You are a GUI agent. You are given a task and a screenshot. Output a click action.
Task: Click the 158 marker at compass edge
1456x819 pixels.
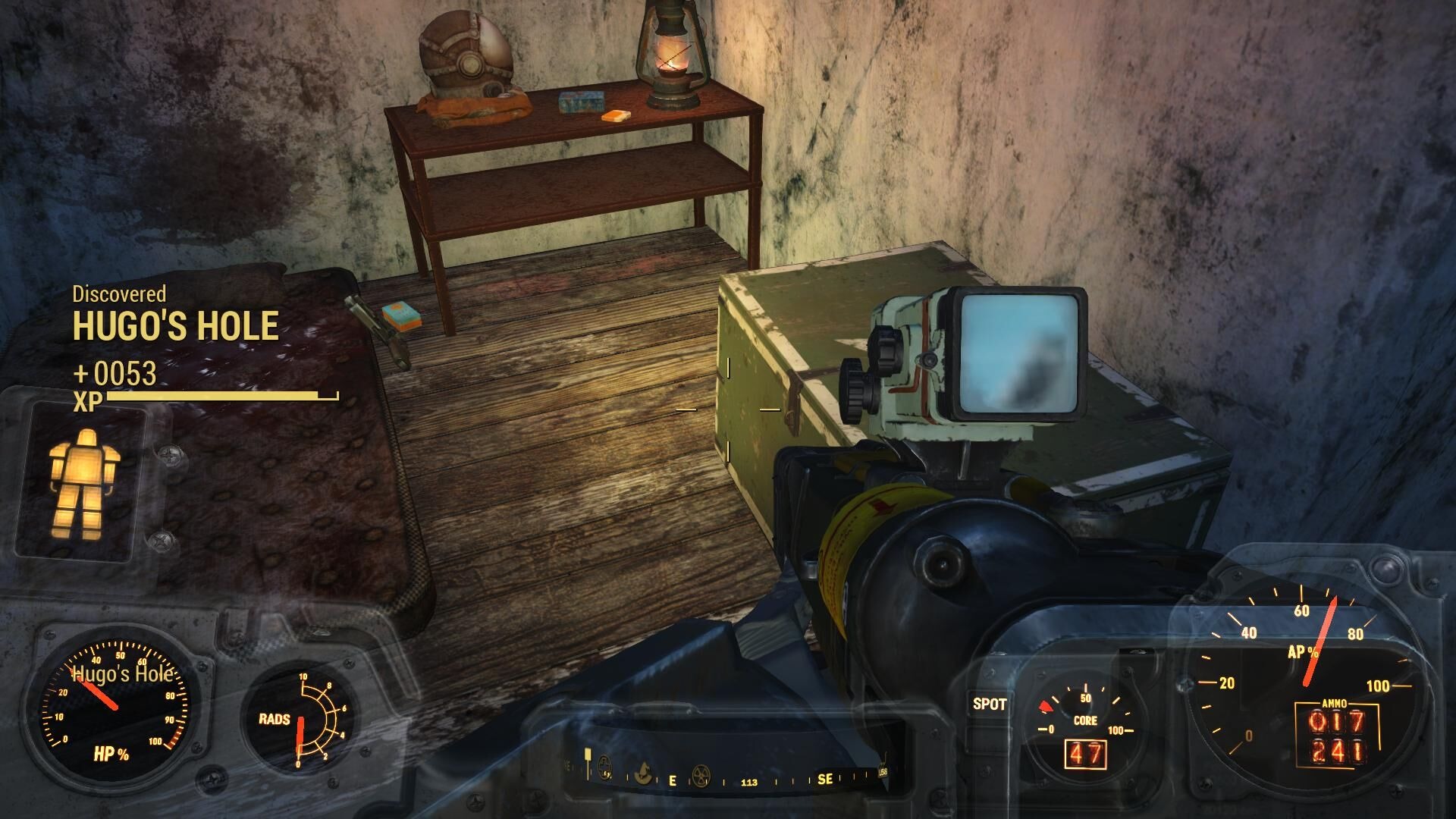pyautogui.click(x=884, y=770)
